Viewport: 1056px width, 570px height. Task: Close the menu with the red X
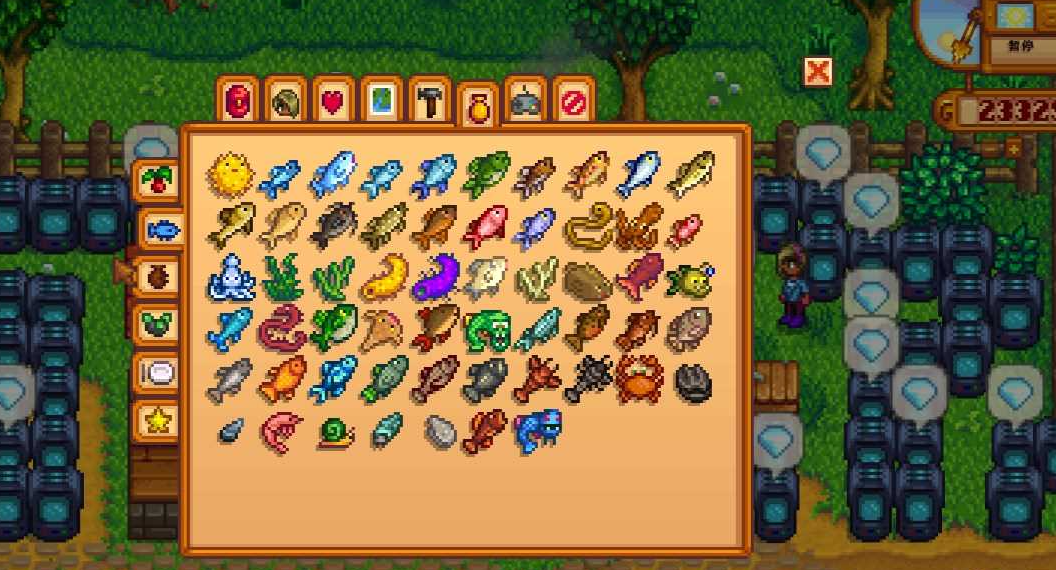pyautogui.click(x=817, y=71)
